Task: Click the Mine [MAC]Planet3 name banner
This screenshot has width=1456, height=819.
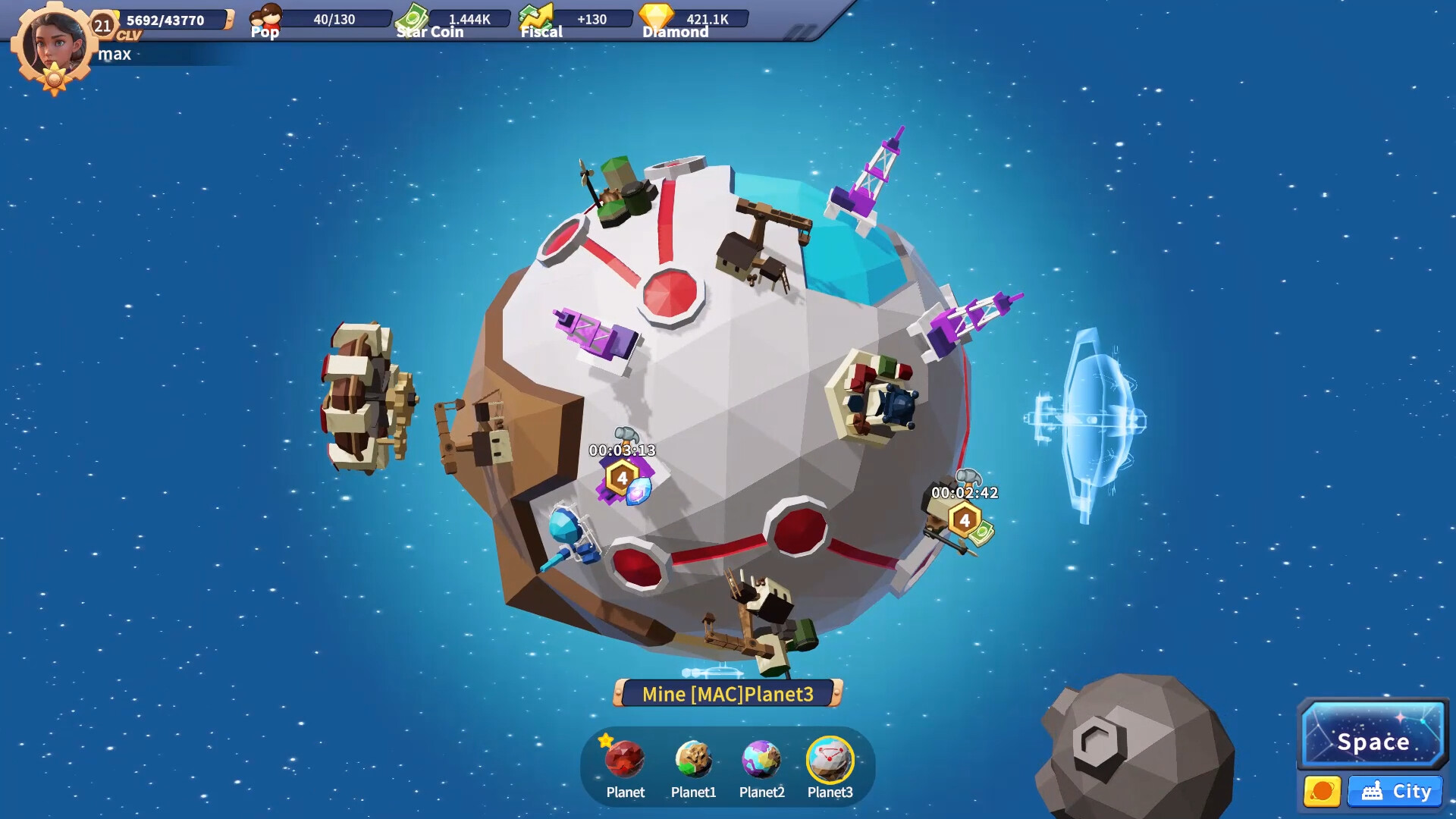Action: [x=727, y=694]
